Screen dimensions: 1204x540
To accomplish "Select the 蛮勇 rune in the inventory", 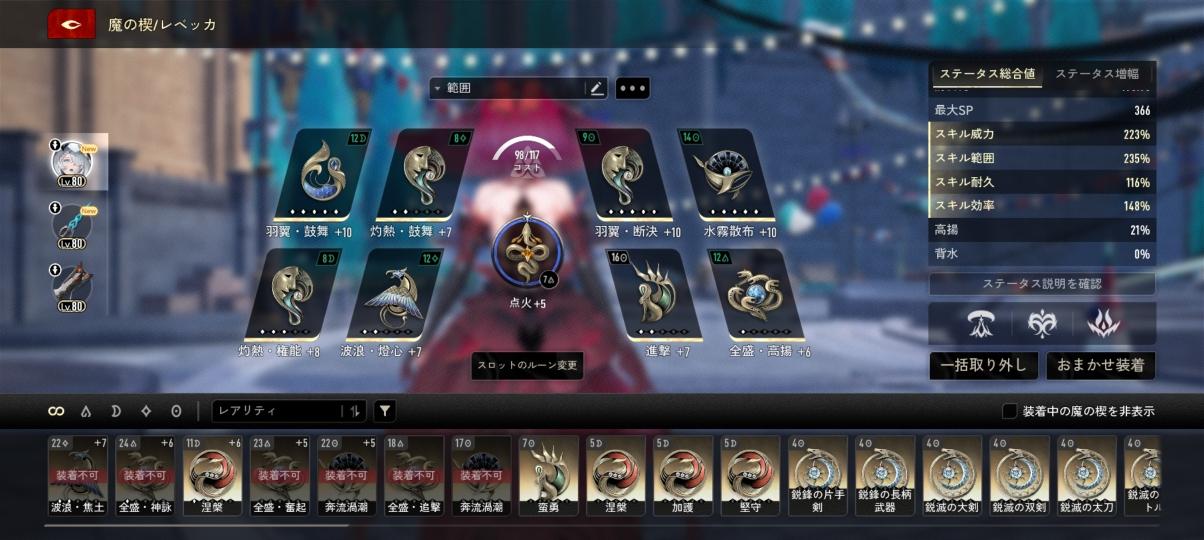I will pyautogui.click(x=548, y=474).
